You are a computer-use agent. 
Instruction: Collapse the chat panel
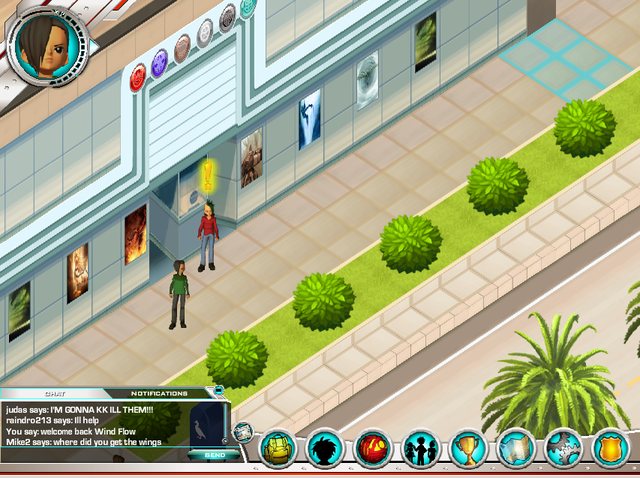point(219,389)
